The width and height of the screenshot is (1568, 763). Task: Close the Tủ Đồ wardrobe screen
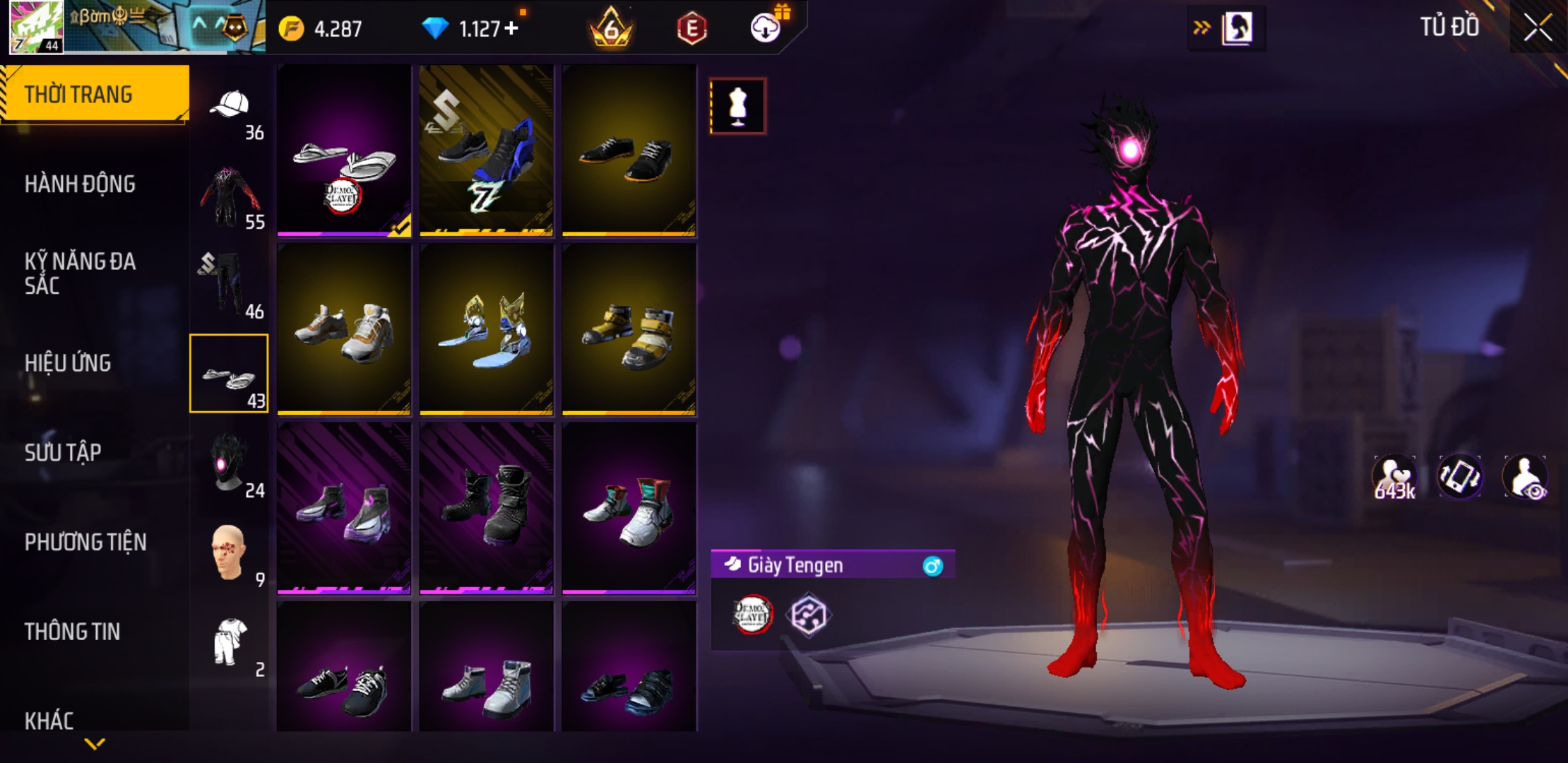[1537, 28]
